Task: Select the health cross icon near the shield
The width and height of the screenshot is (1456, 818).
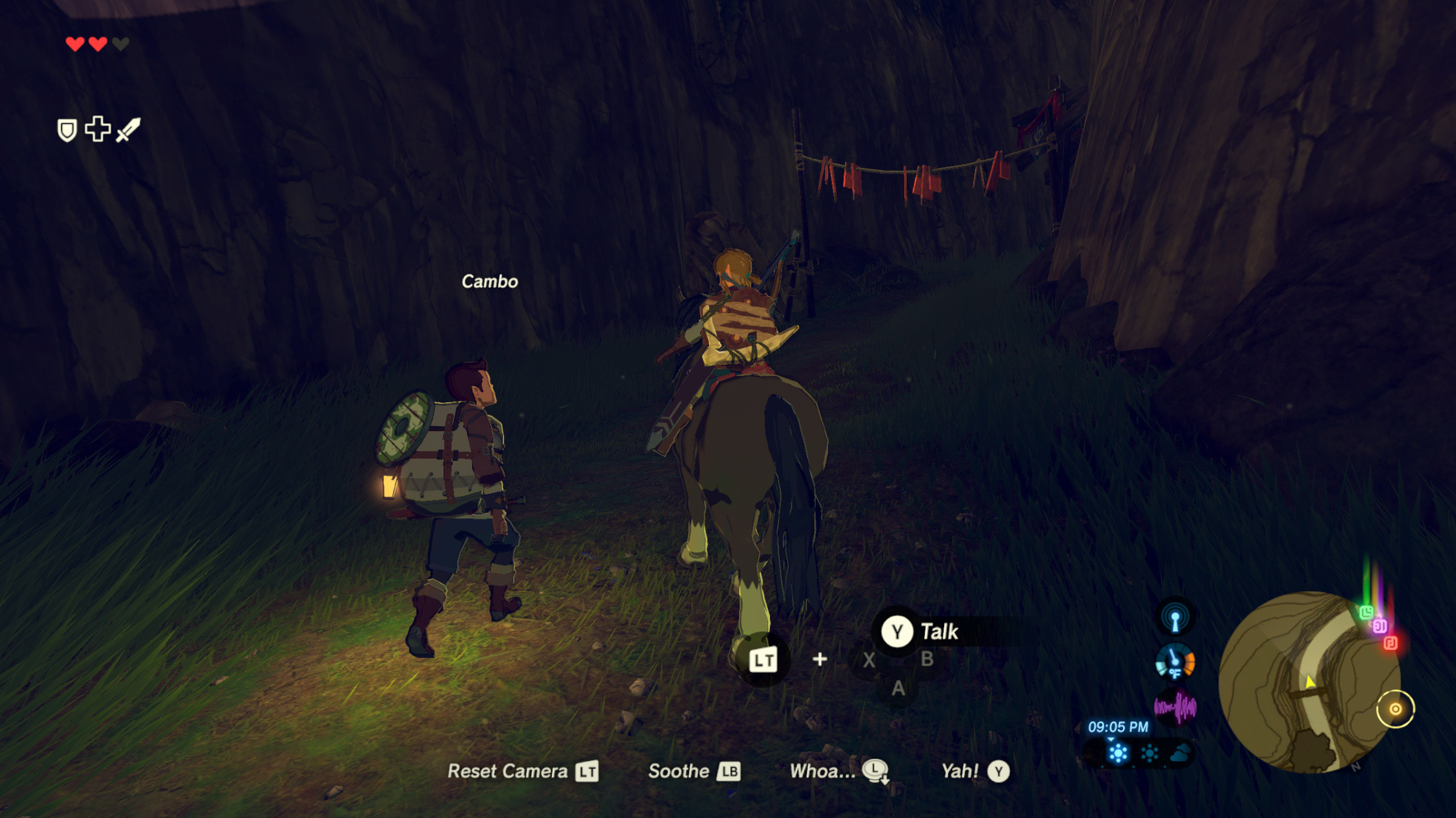Action: point(98,129)
